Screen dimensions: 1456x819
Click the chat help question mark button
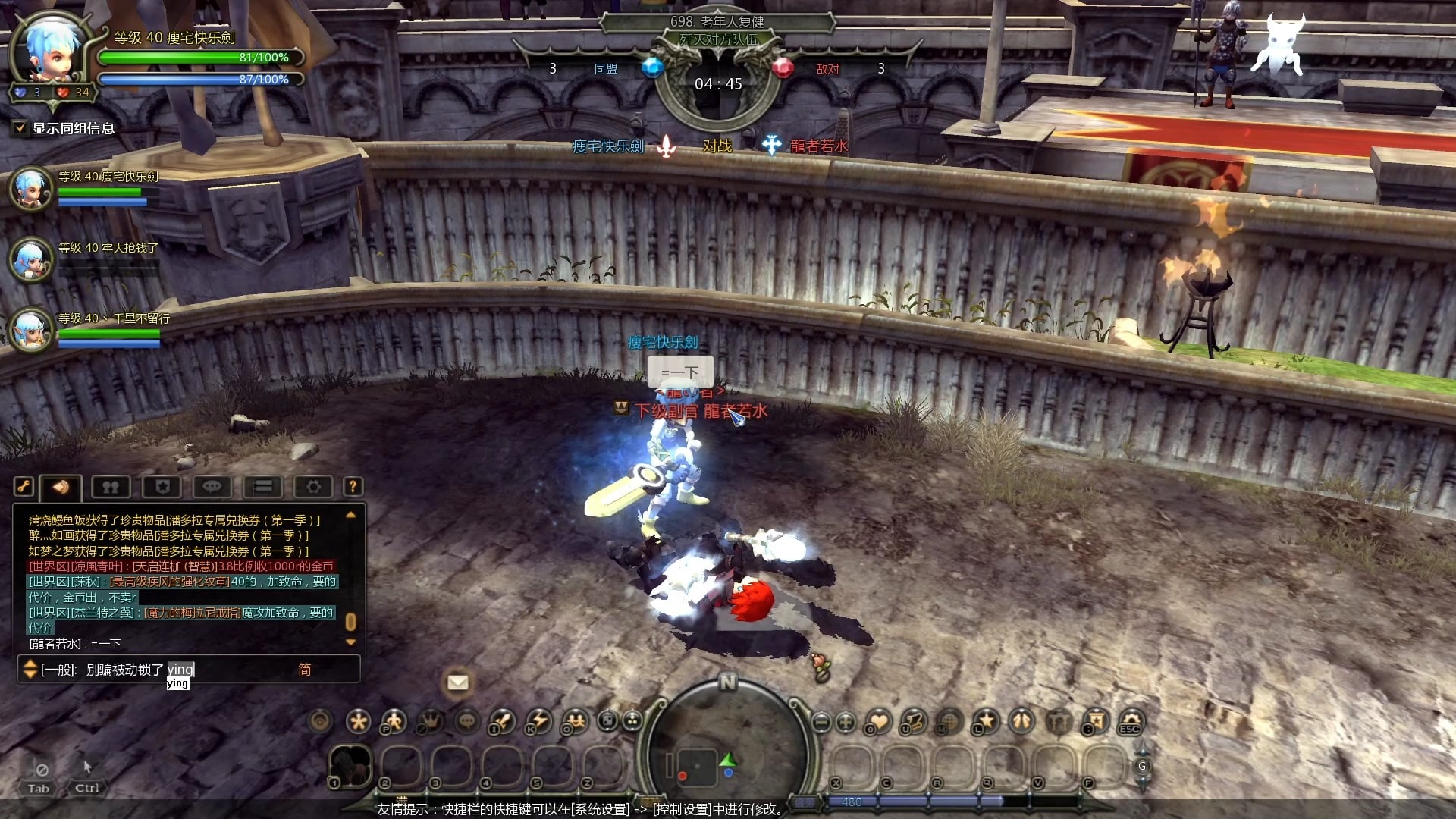click(x=353, y=487)
